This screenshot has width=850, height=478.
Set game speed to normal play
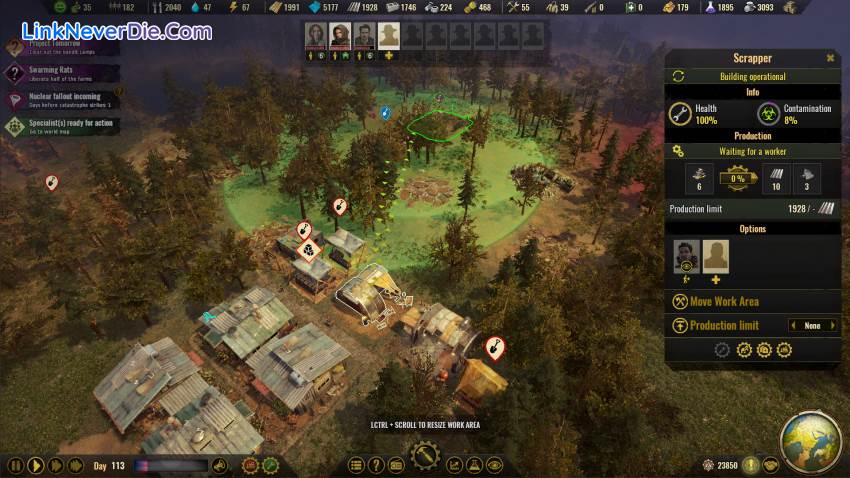point(34,465)
